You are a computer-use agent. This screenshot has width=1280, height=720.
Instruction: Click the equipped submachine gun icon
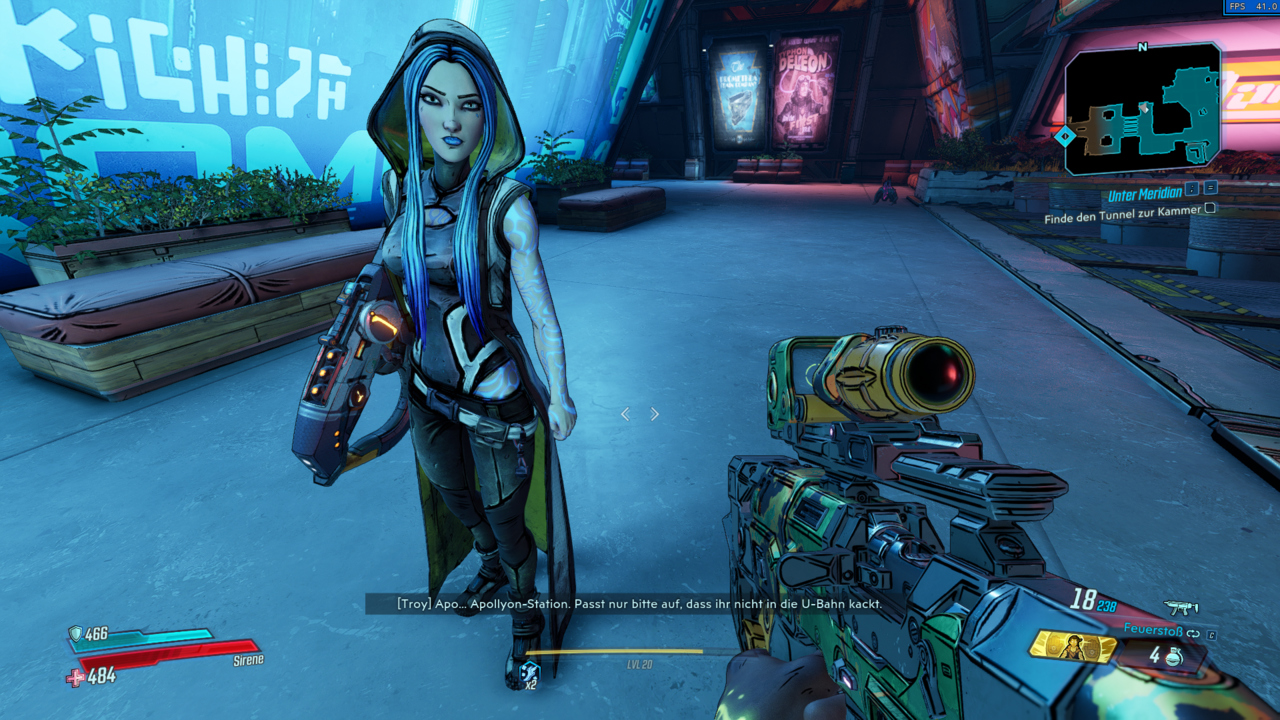pyautogui.click(x=1181, y=607)
